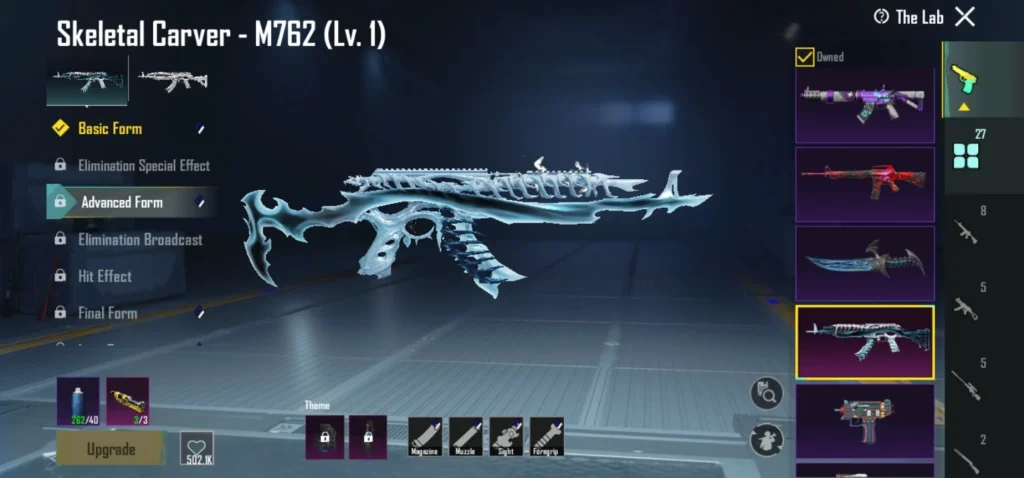Screen dimensions: 1024x478
Task: Like the skin with the heart button
Action: [196, 449]
